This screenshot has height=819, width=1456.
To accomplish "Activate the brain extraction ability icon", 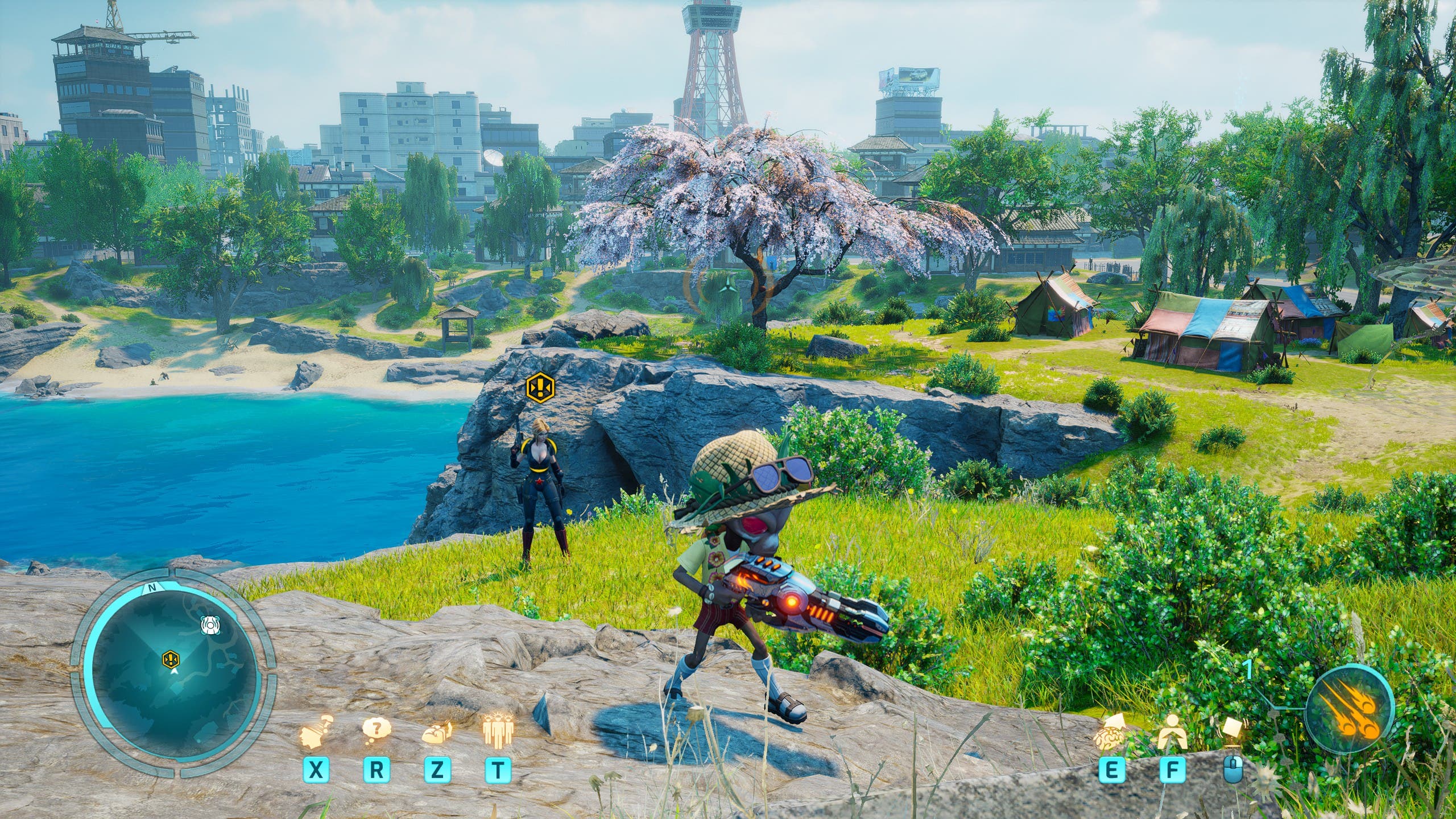I will [x=437, y=732].
